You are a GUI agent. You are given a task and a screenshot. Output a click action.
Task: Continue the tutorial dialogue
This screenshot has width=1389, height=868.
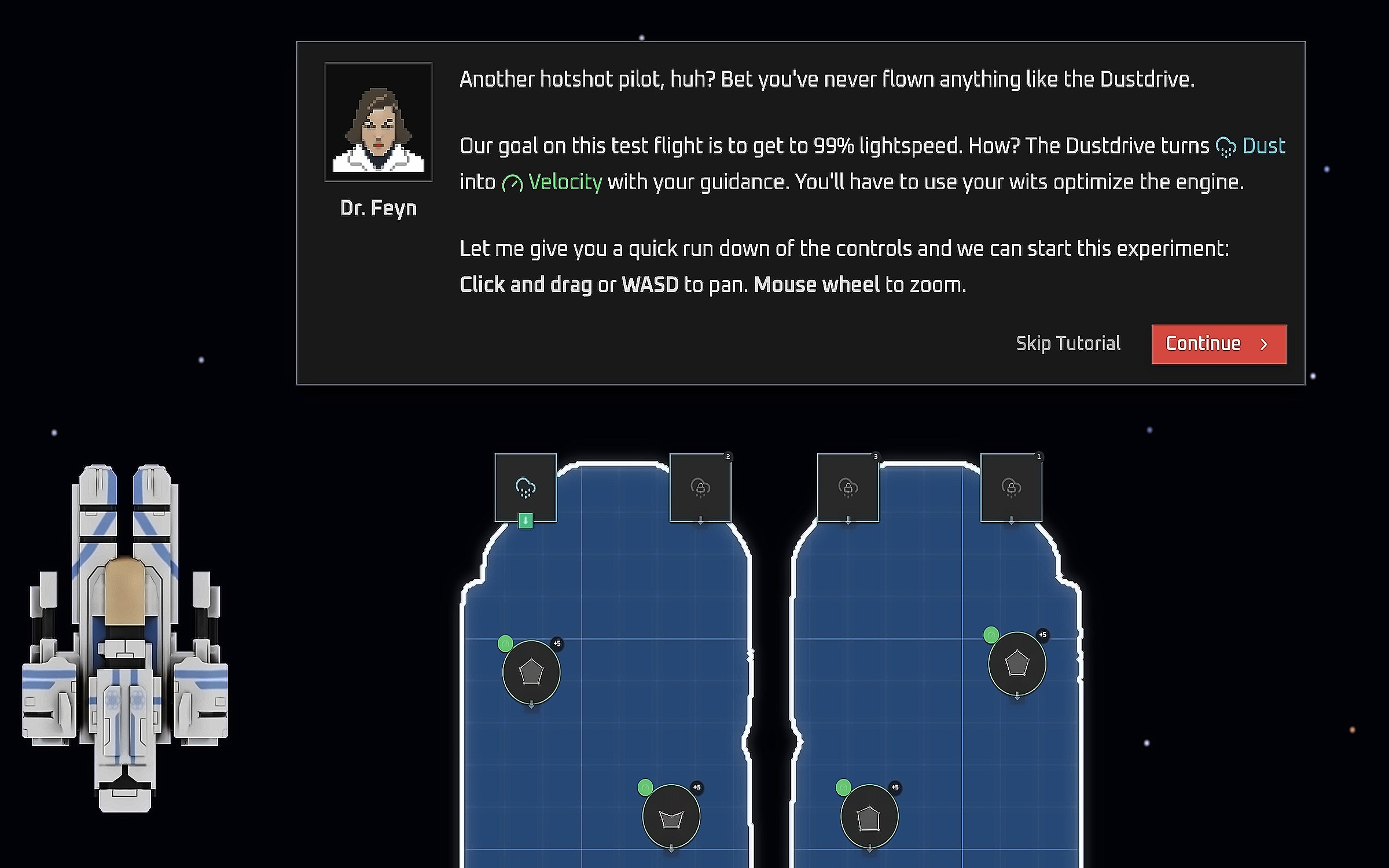pos(1218,344)
